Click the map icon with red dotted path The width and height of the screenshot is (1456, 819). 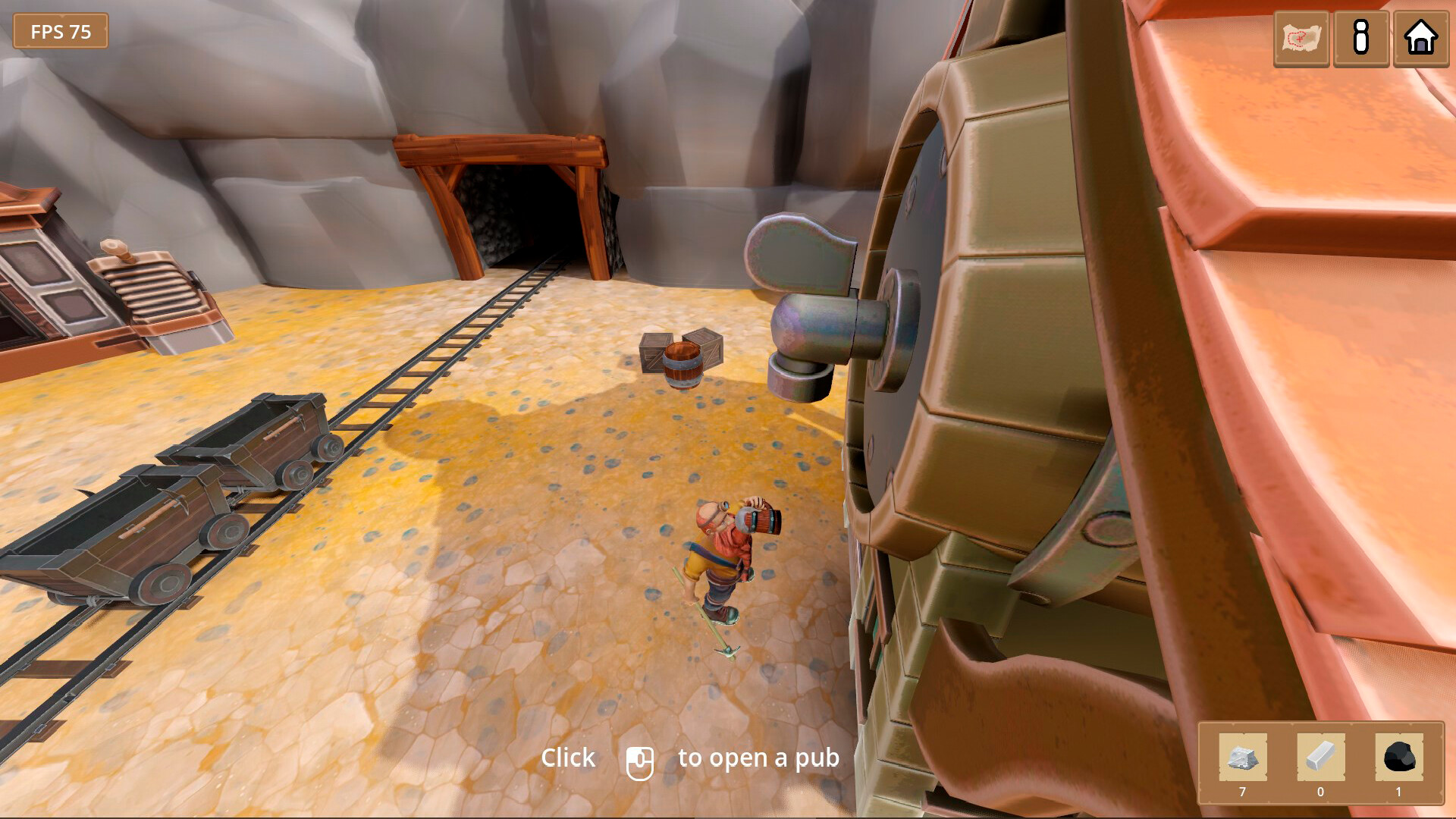(1301, 39)
